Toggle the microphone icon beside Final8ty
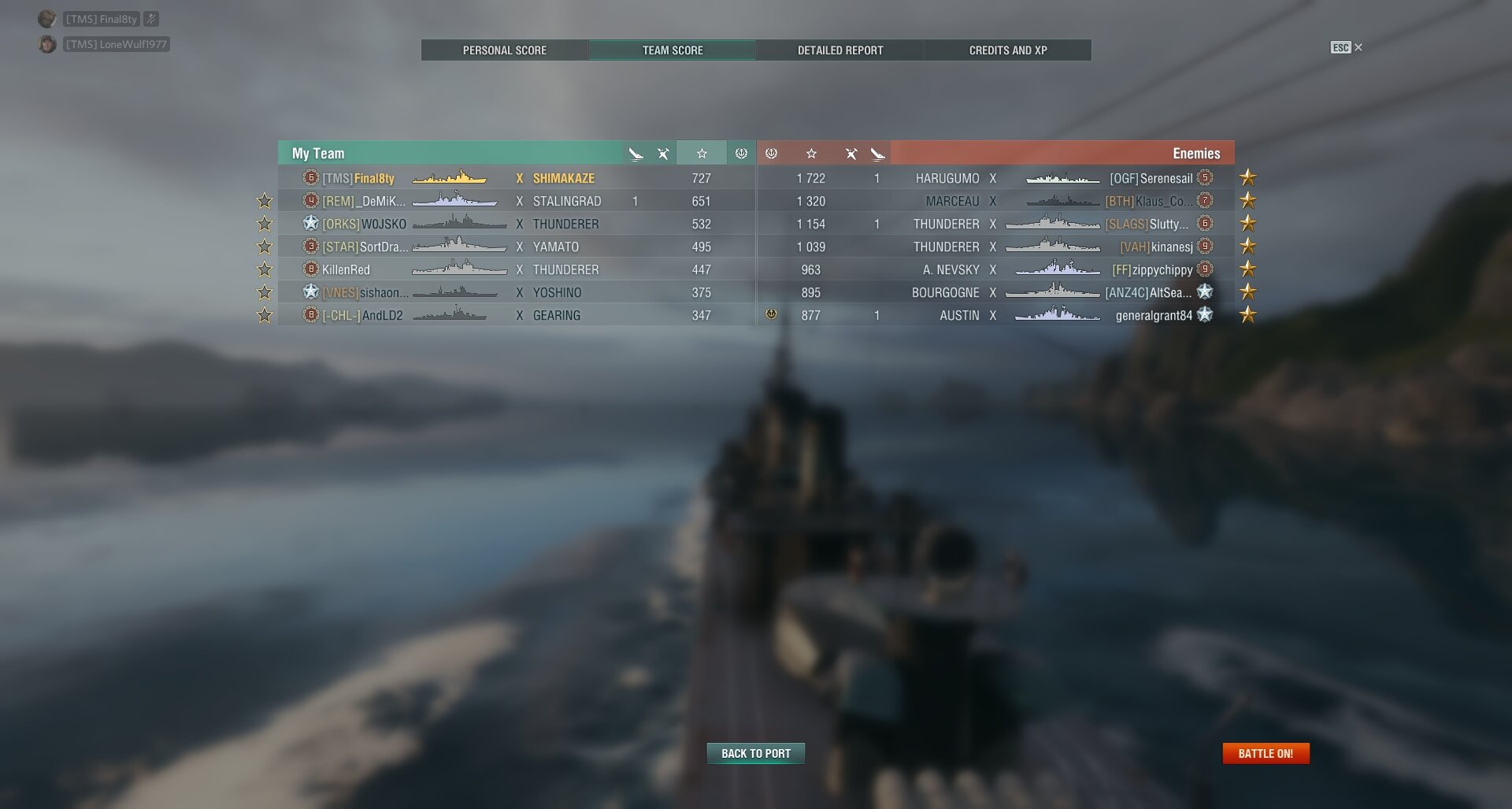 (x=151, y=19)
